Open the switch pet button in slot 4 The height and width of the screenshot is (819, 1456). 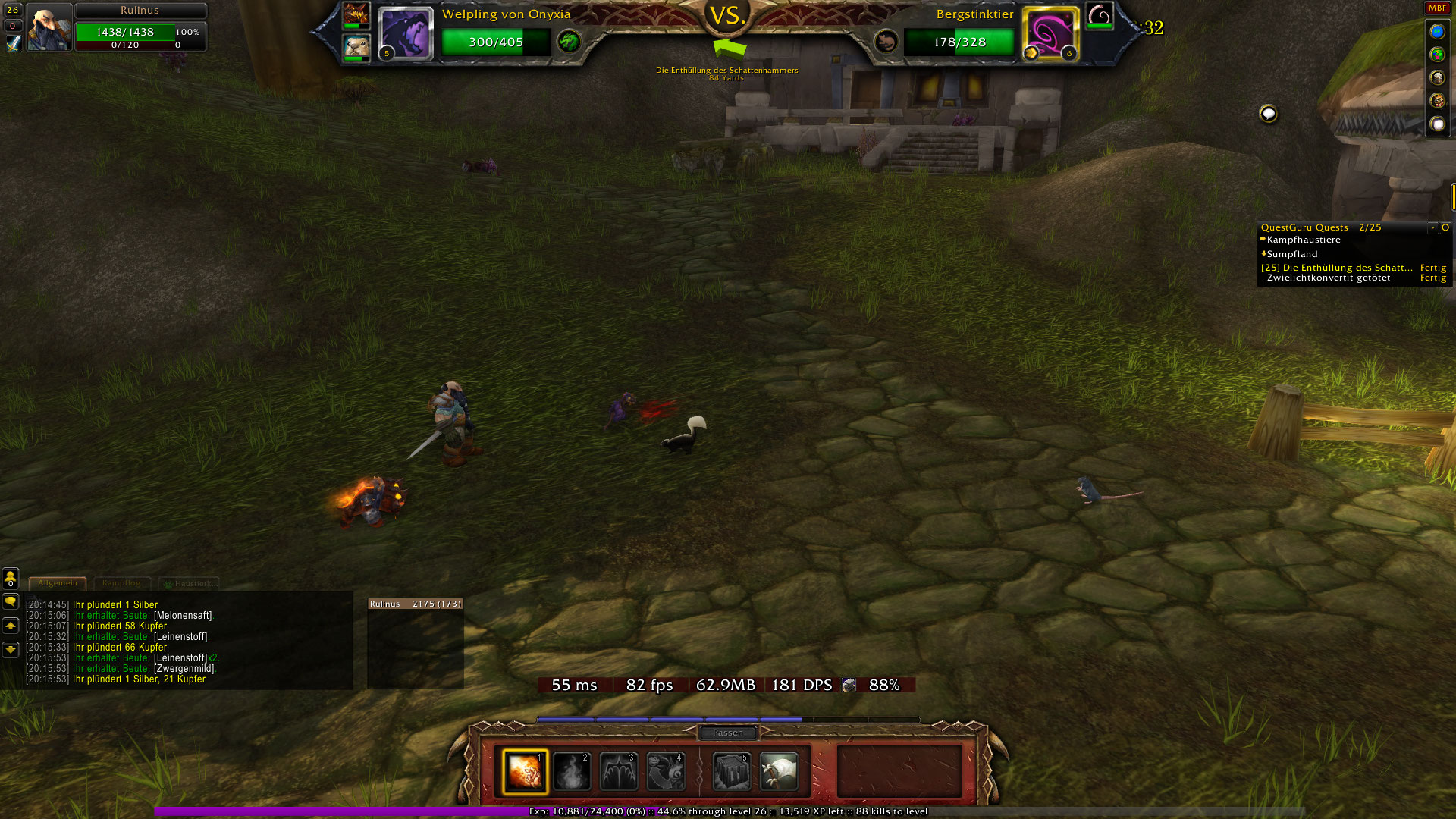[666, 771]
